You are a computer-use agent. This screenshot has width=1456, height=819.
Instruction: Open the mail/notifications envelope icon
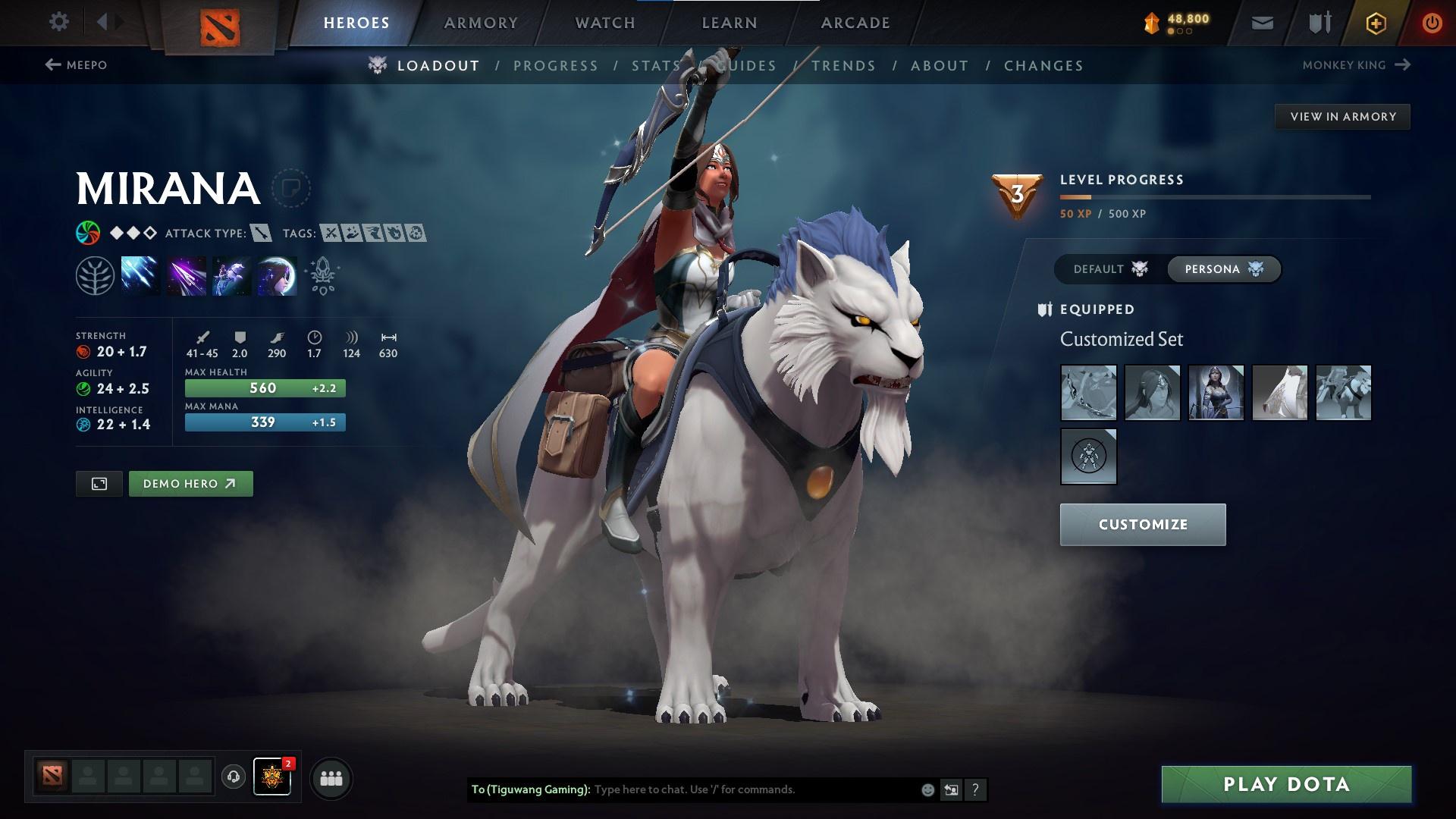1261,22
